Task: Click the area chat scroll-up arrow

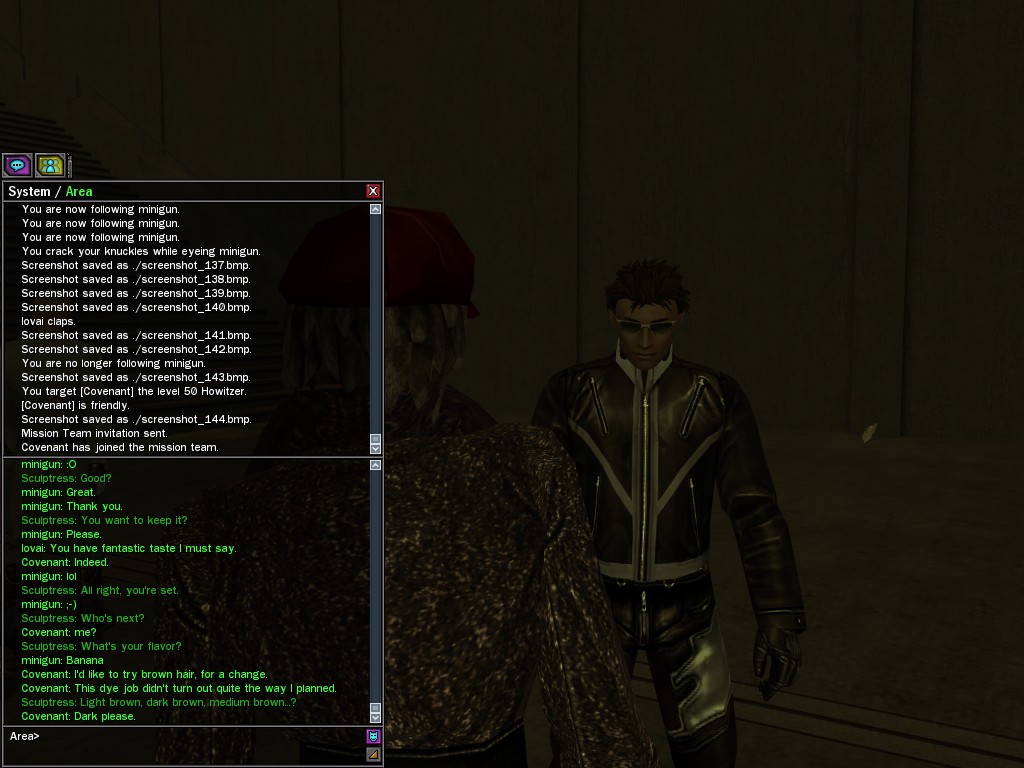Action: click(x=375, y=465)
